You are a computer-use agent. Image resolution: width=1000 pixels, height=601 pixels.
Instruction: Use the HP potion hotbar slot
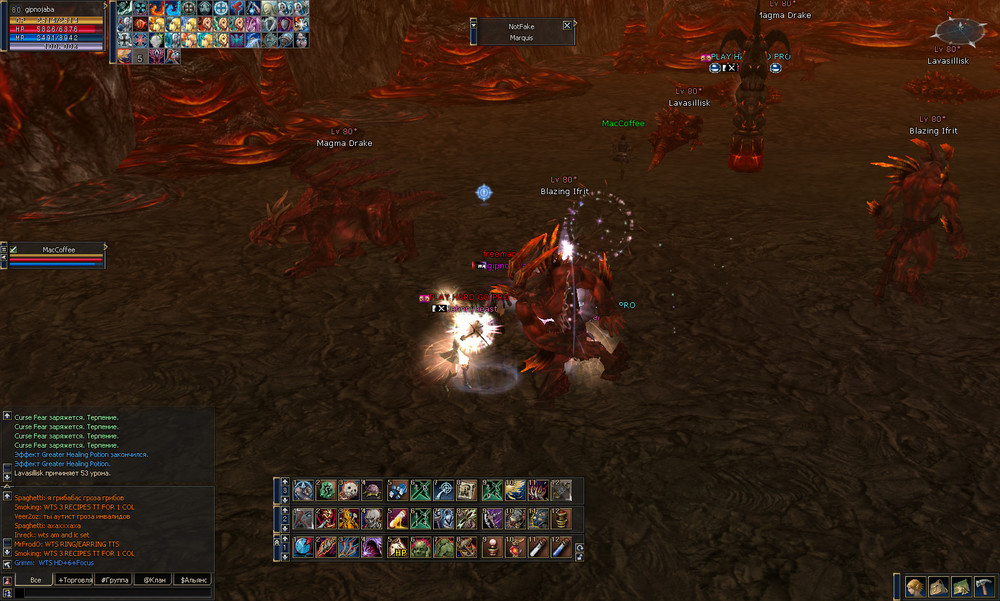399,547
